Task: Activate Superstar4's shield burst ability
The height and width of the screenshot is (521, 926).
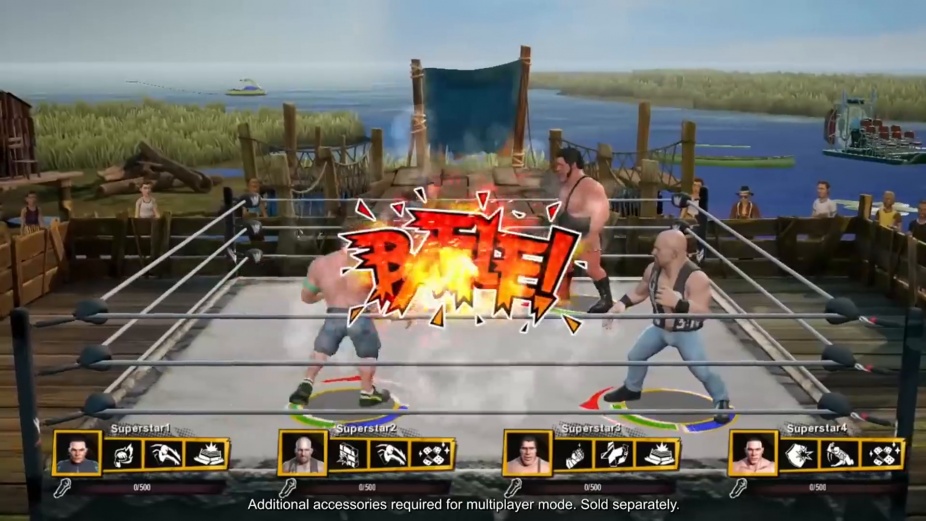Action: click(799, 455)
